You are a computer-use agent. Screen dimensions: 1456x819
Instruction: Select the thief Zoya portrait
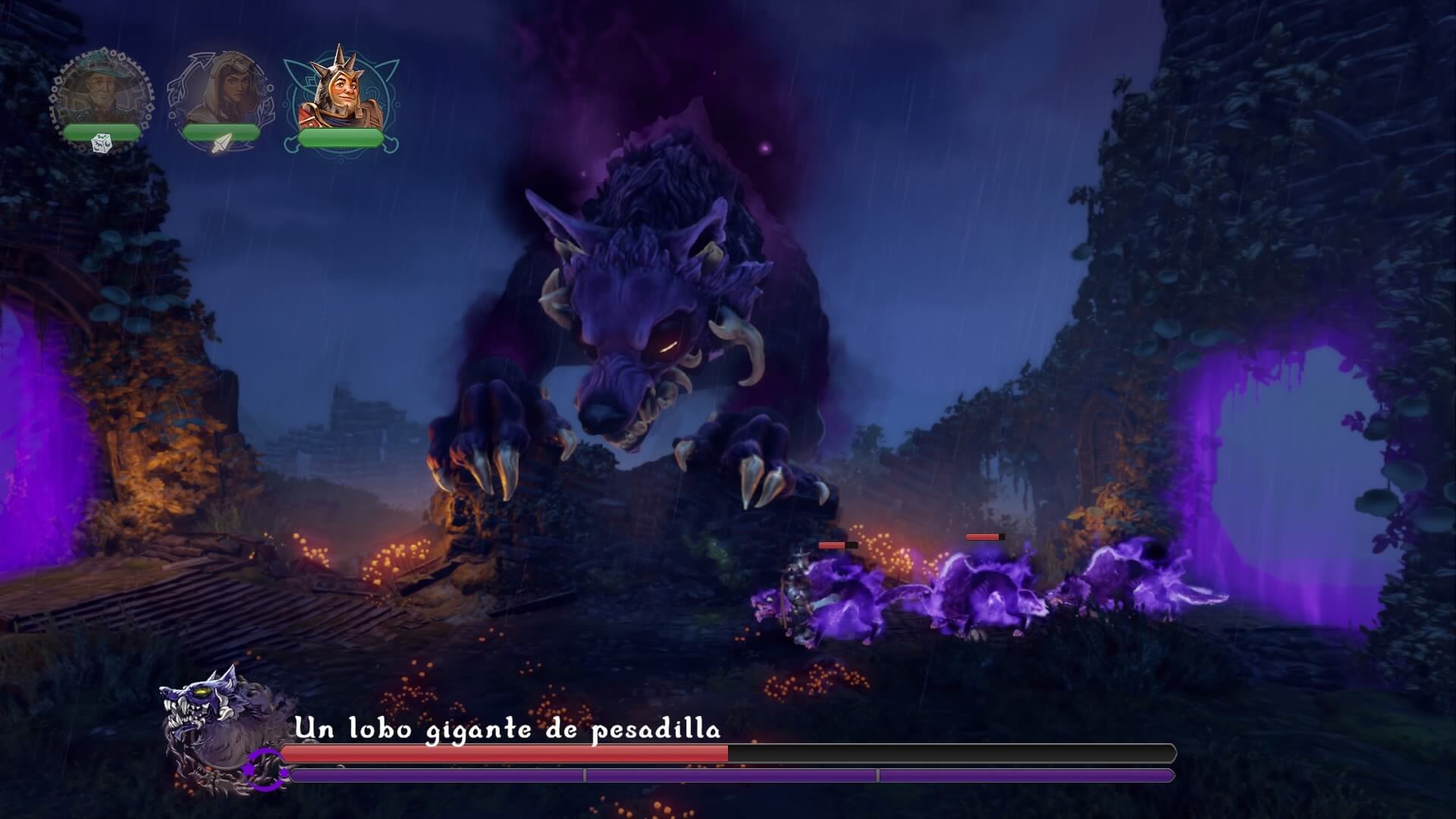point(224,87)
